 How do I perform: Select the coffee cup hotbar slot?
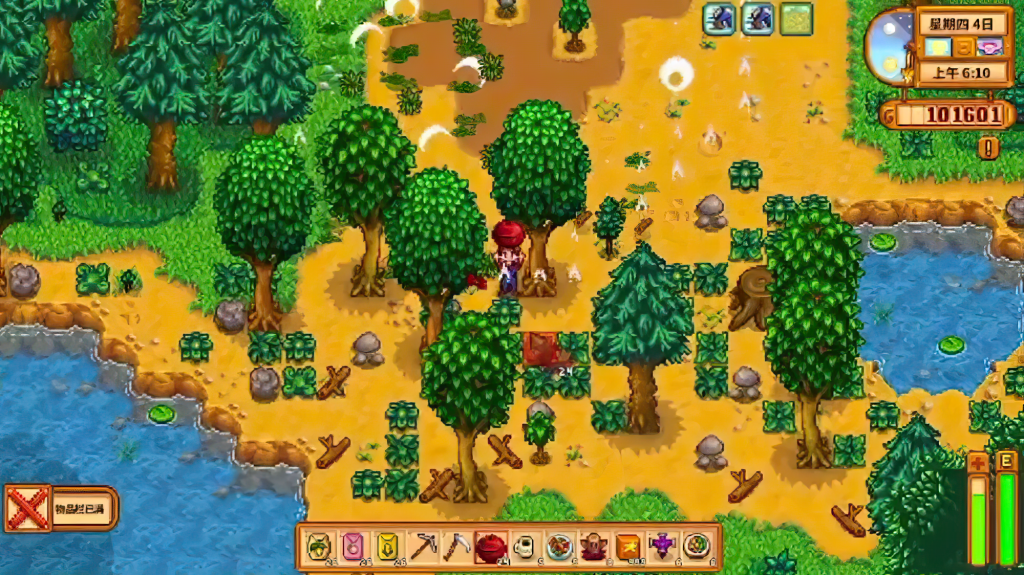click(525, 546)
